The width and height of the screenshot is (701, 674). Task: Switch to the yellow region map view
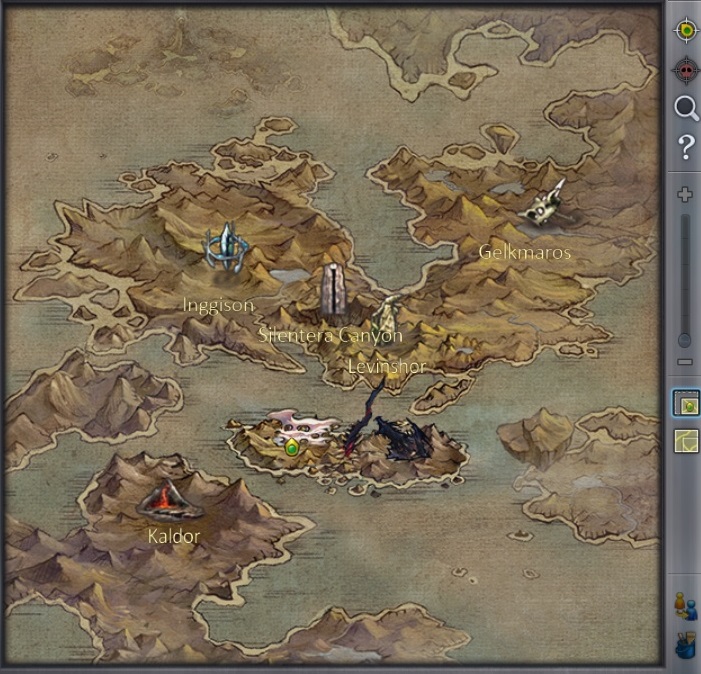click(x=686, y=441)
